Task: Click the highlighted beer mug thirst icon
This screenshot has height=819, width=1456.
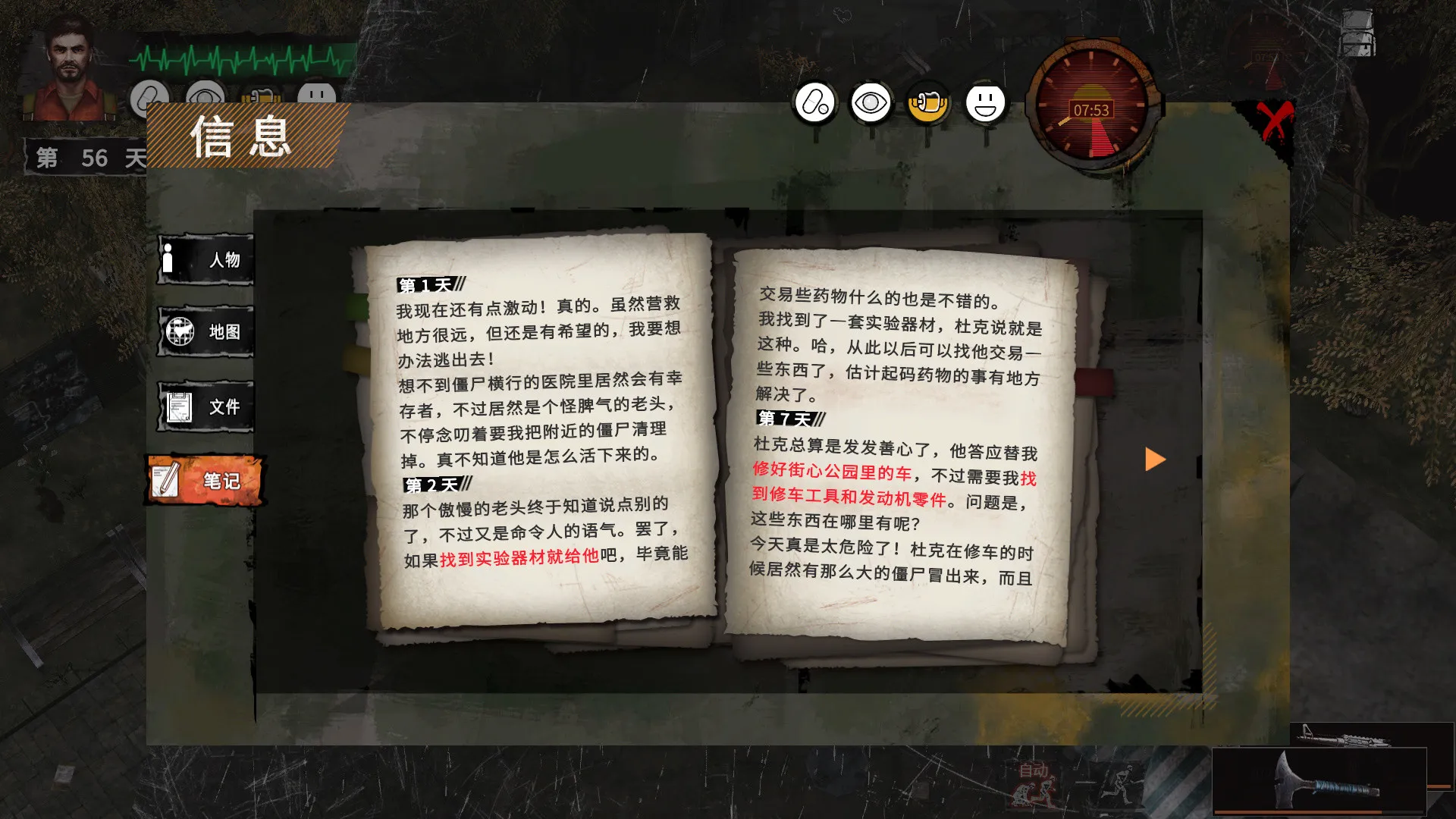Action: coord(930,102)
